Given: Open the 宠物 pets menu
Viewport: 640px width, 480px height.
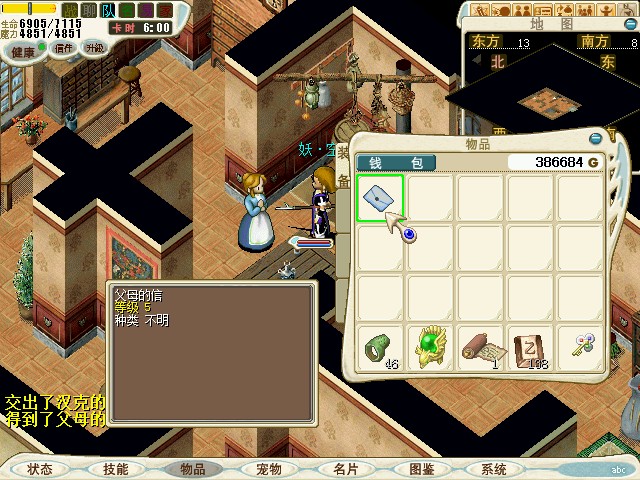Looking at the screenshot, I should [268, 468].
